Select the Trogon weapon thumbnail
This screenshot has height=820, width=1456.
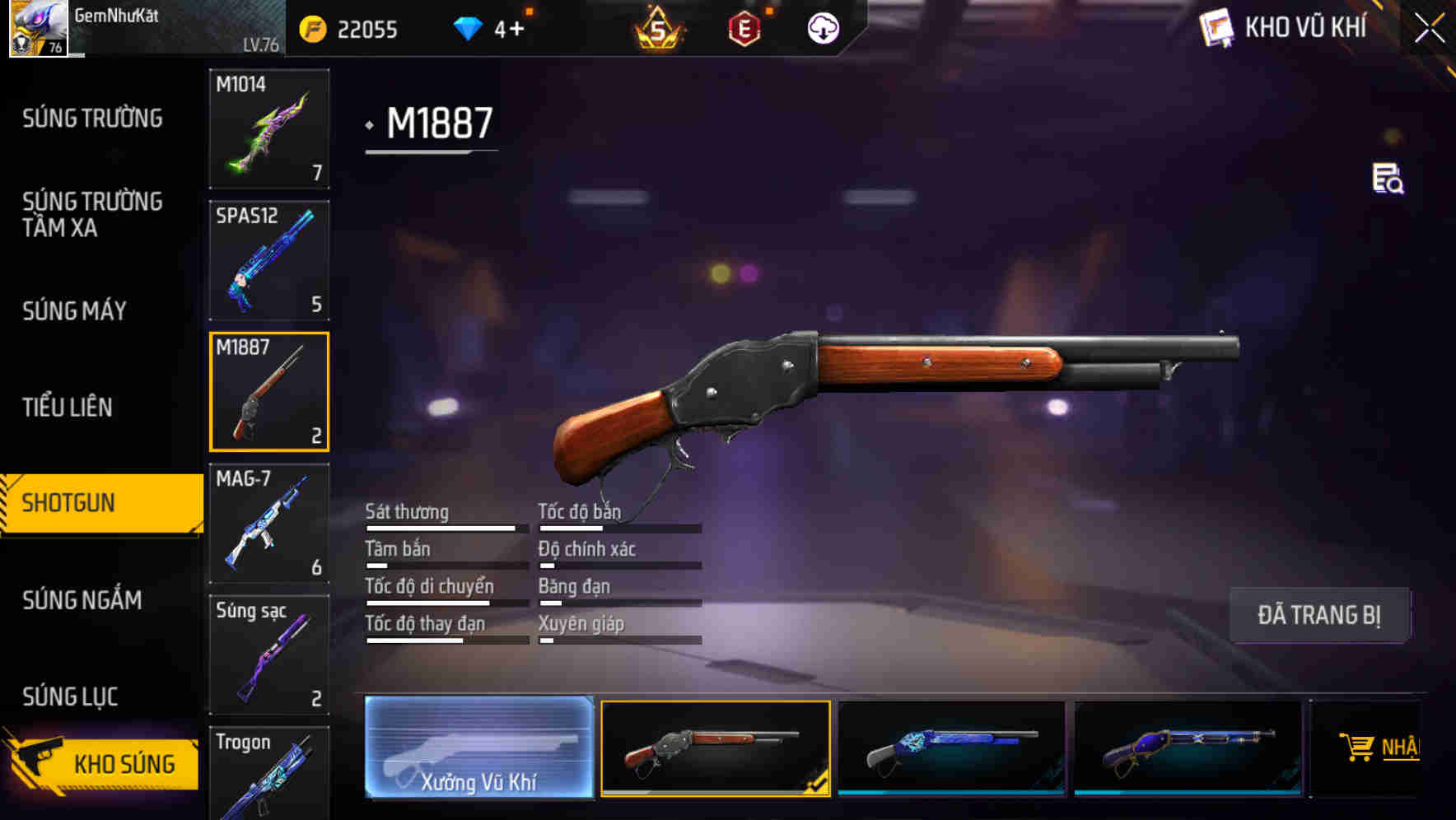(268, 774)
